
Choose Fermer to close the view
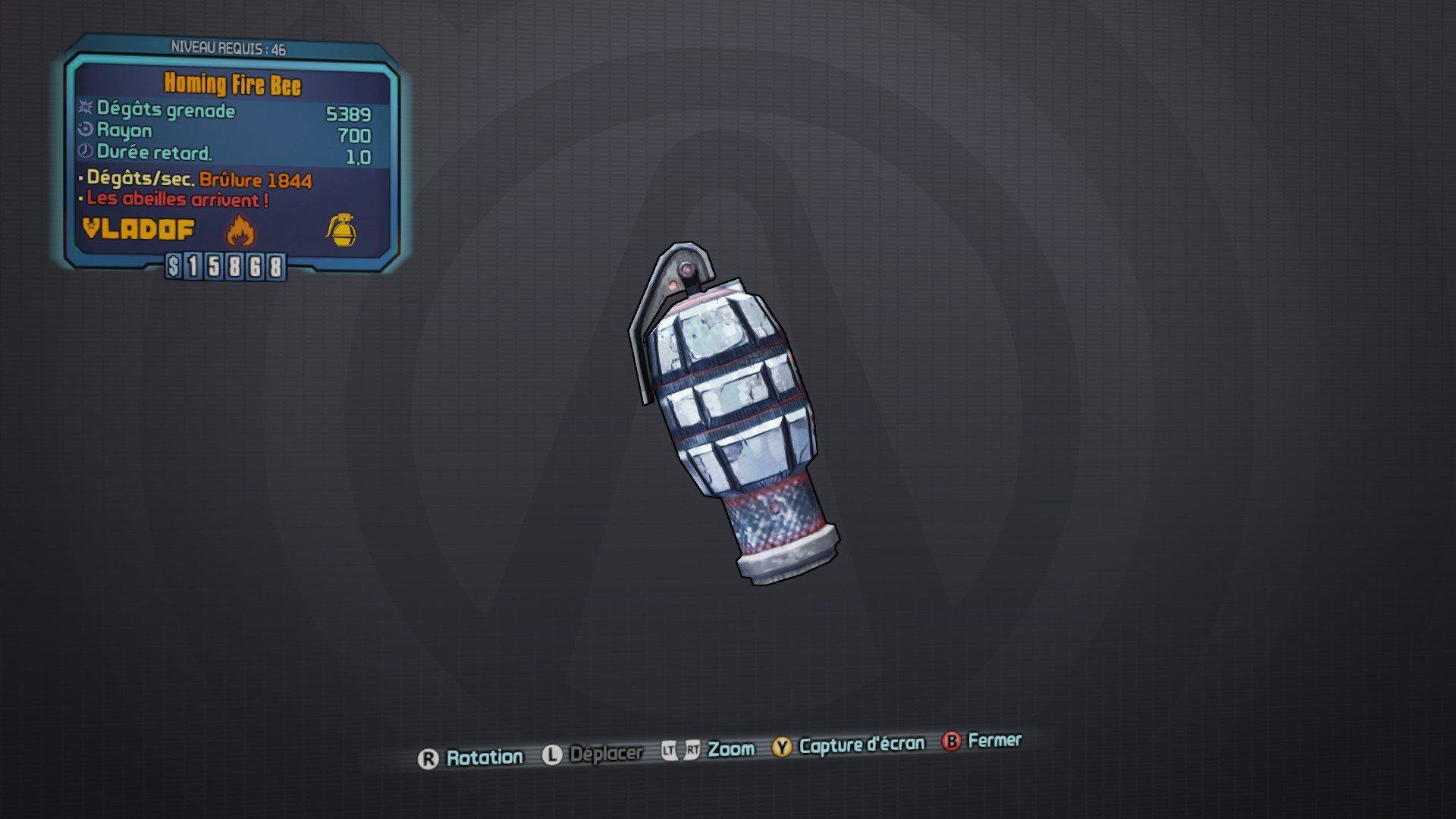tap(995, 742)
